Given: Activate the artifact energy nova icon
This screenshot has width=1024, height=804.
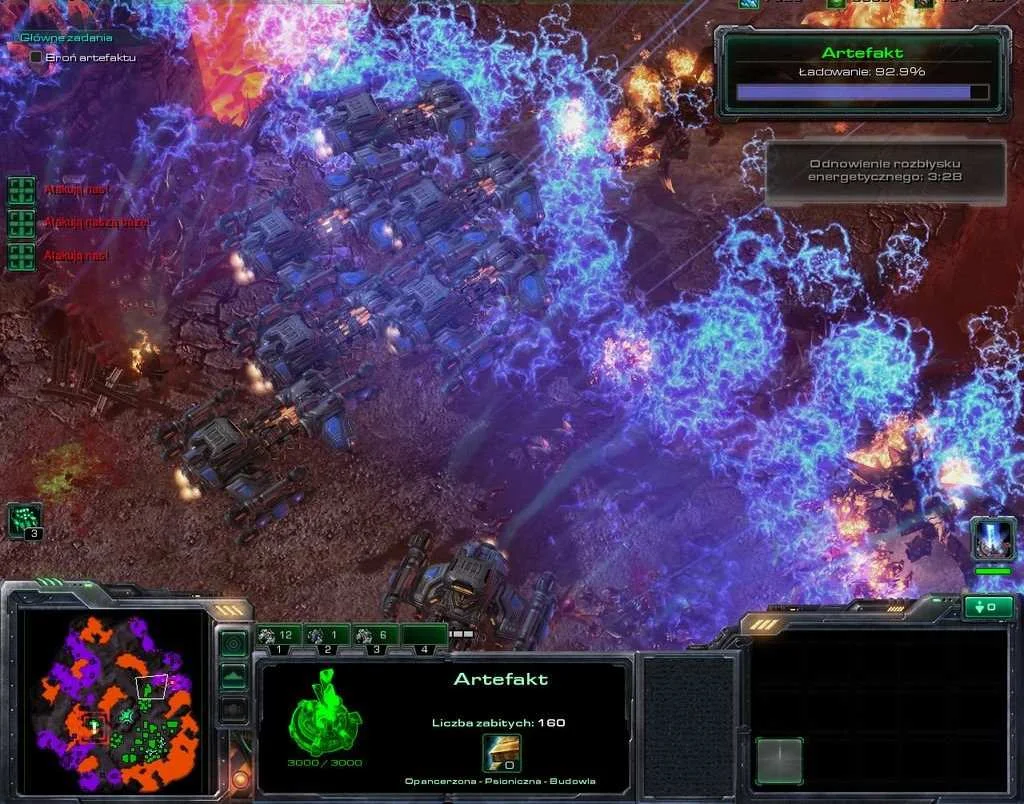Looking at the screenshot, I should [993, 539].
